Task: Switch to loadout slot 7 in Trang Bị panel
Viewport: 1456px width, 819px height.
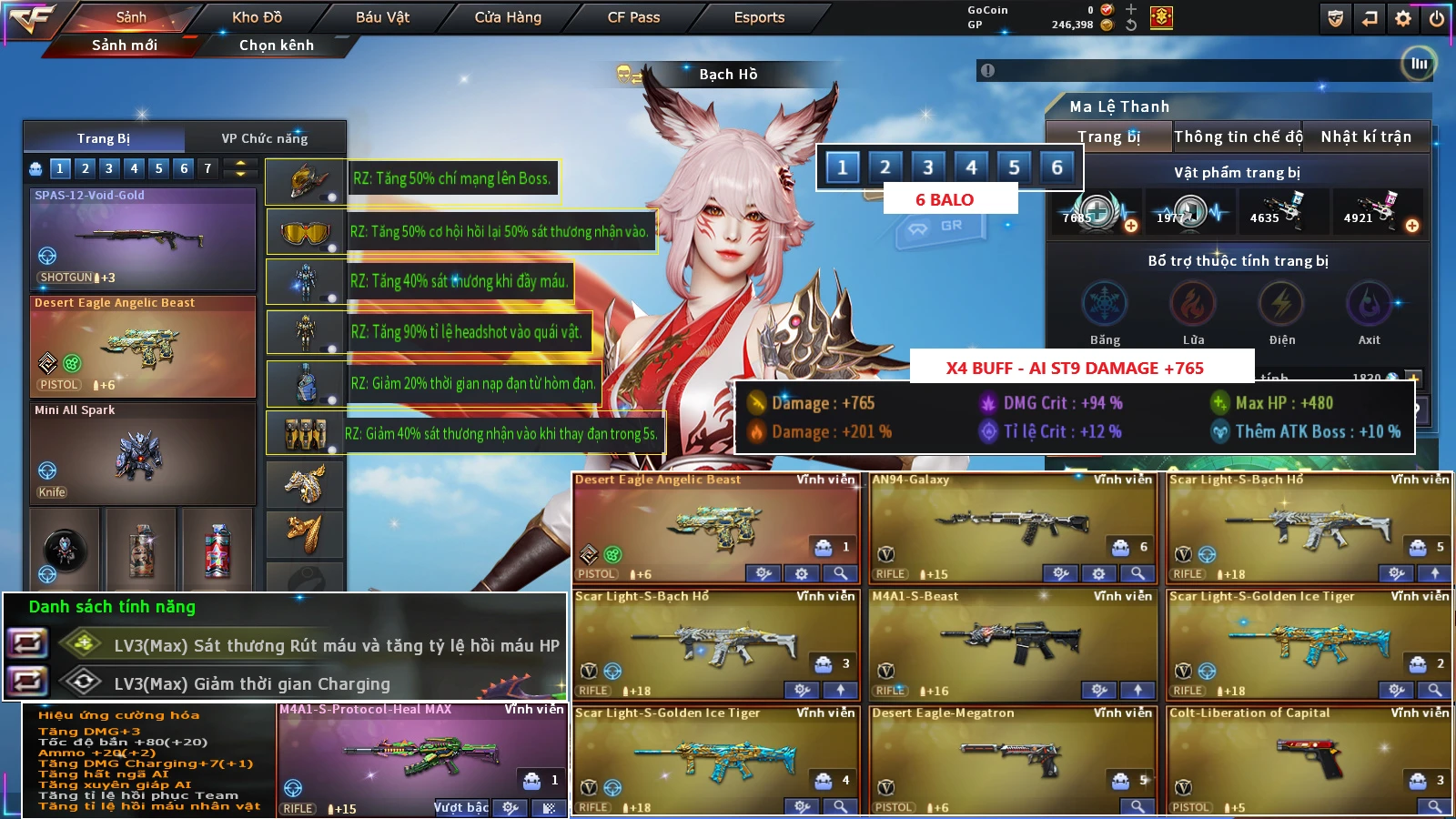Action: (x=208, y=168)
